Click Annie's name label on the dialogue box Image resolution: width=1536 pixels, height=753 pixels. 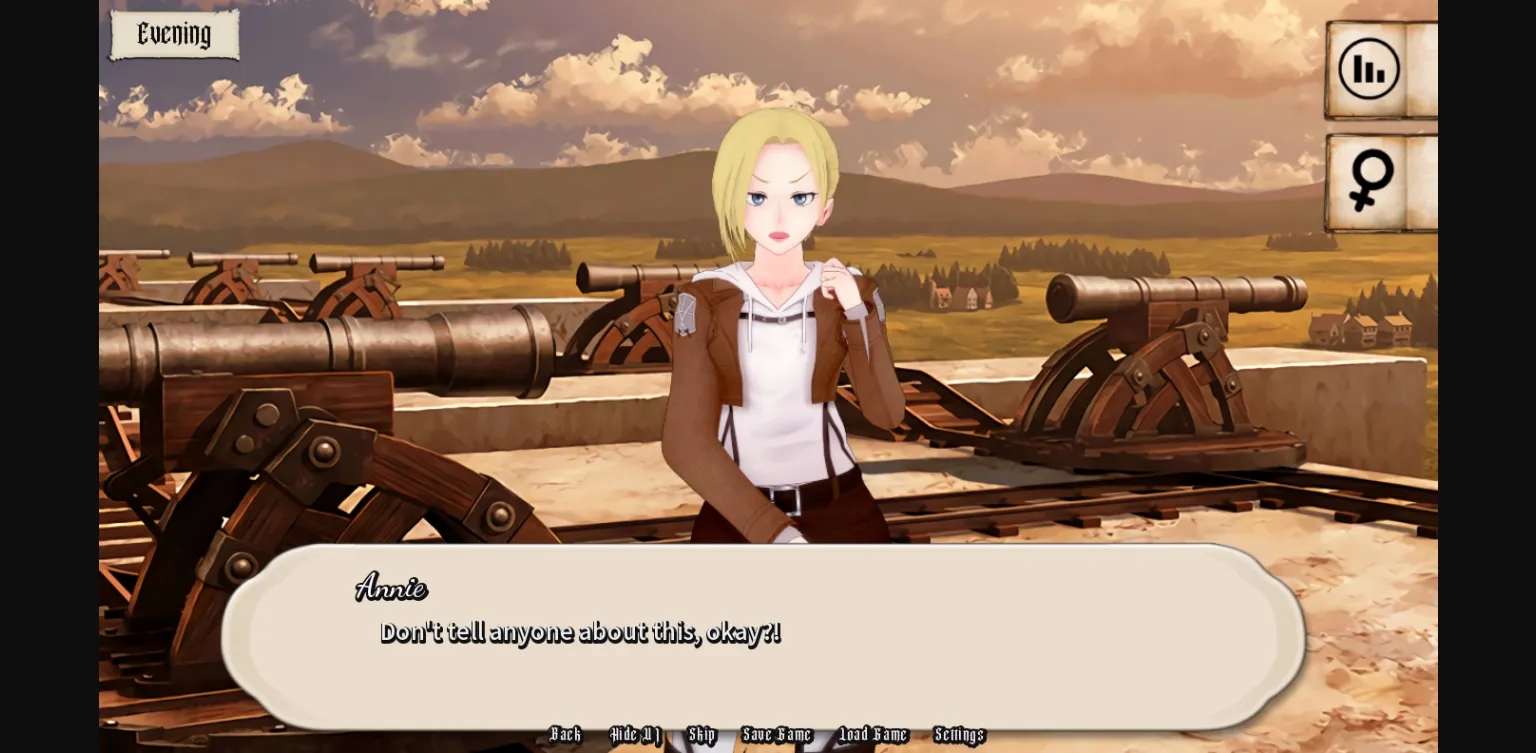coord(391,589)
